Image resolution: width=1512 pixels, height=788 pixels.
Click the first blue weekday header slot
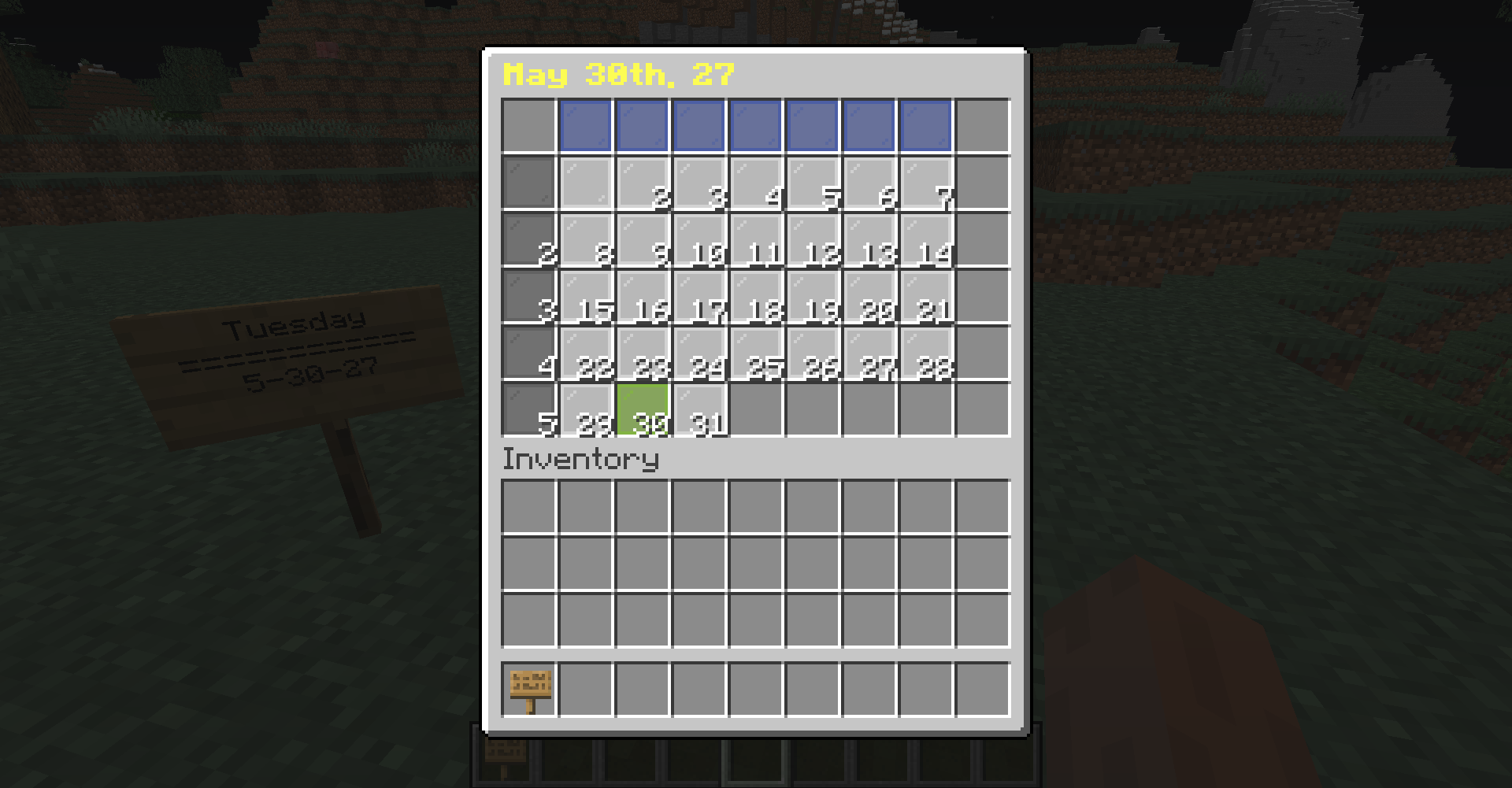click(x=584, y=124)
